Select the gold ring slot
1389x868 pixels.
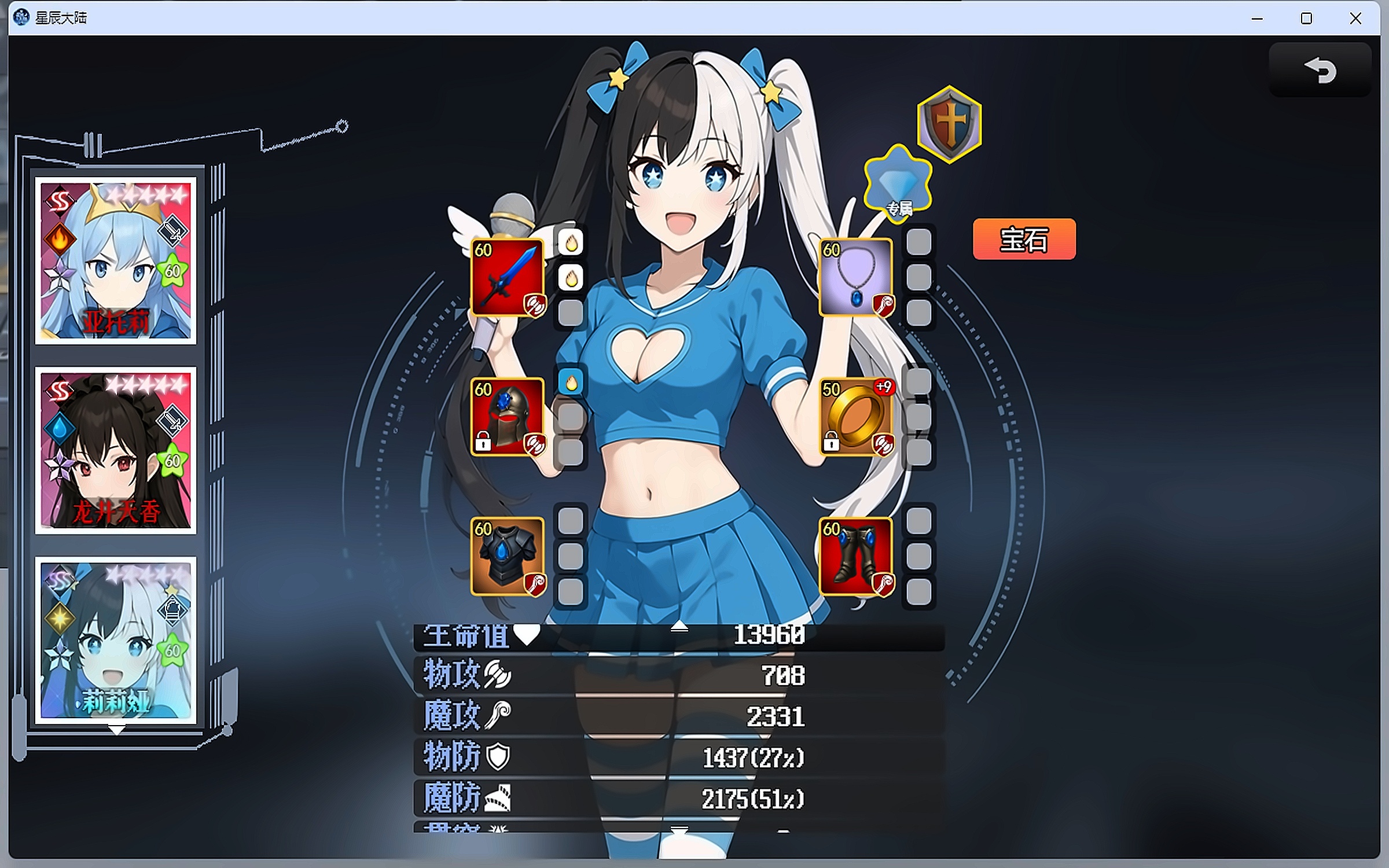tap(855, 417)
